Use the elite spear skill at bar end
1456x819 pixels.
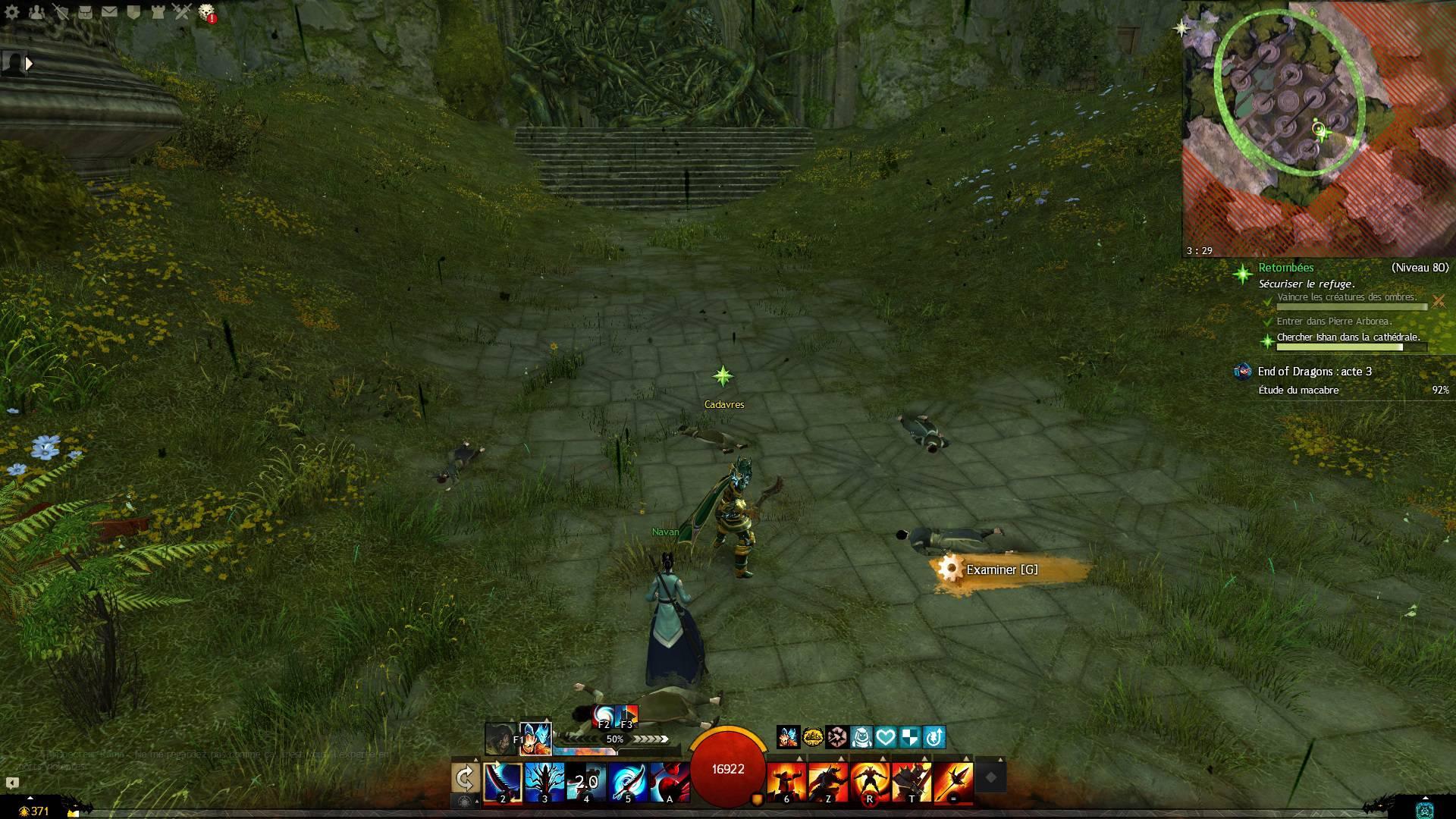(954, 781)
